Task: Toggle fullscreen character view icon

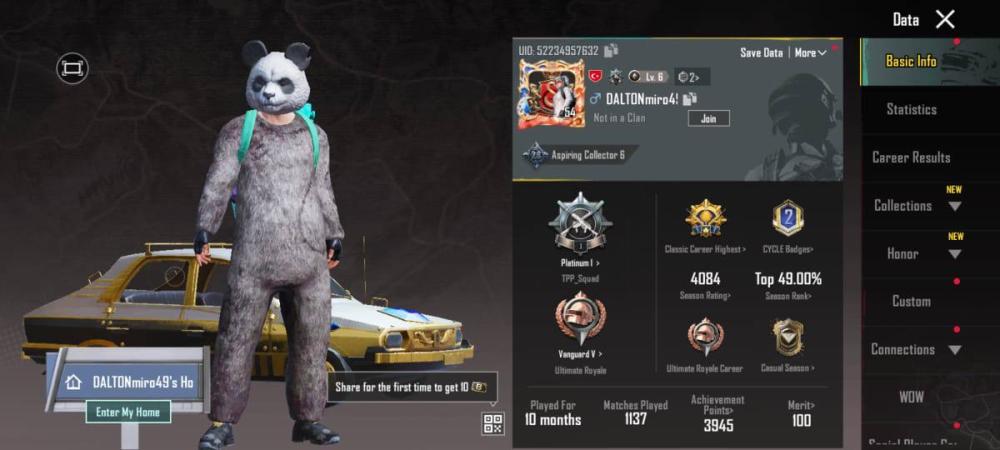Action: 72,68
